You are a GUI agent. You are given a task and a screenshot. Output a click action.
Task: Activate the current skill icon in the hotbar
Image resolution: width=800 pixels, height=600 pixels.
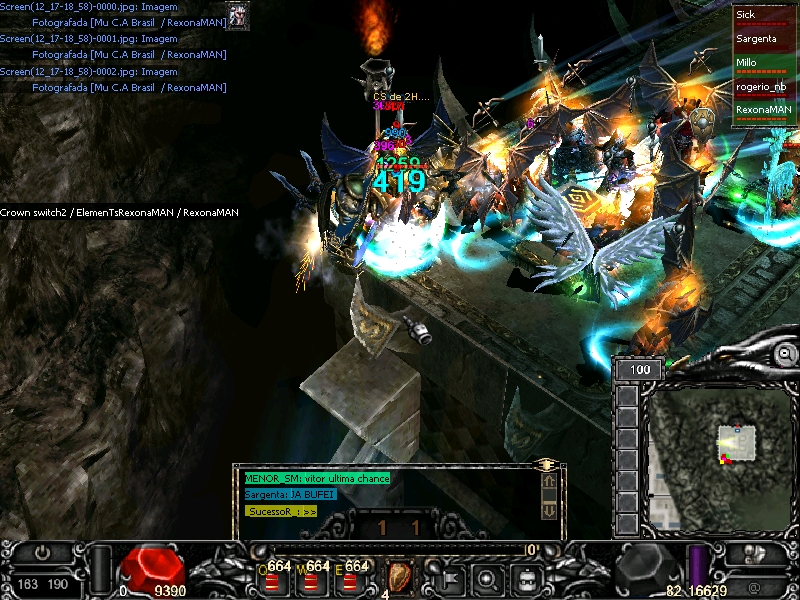coord(400,577)
